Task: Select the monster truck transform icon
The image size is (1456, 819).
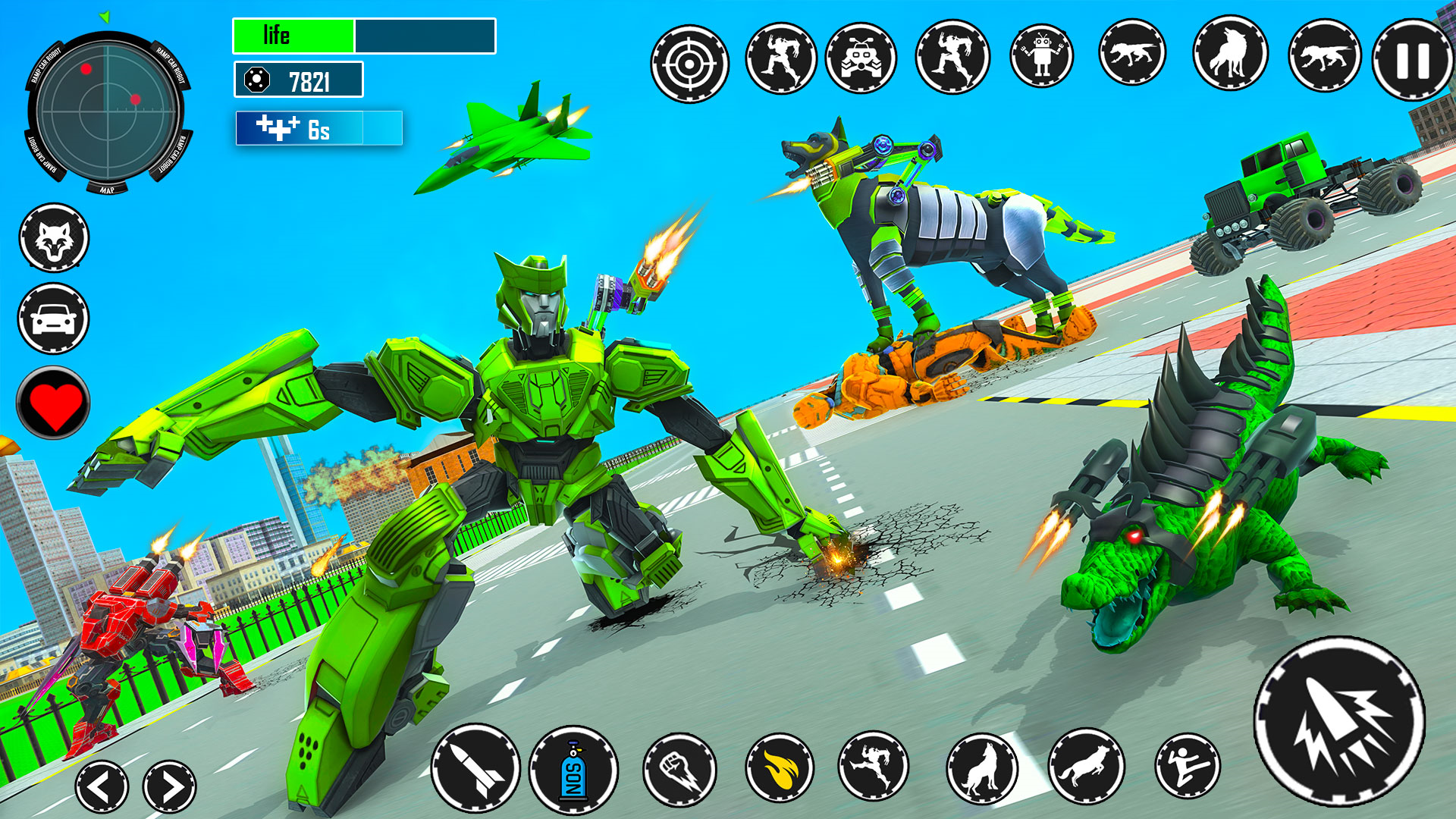Action: tap(860, 58)
